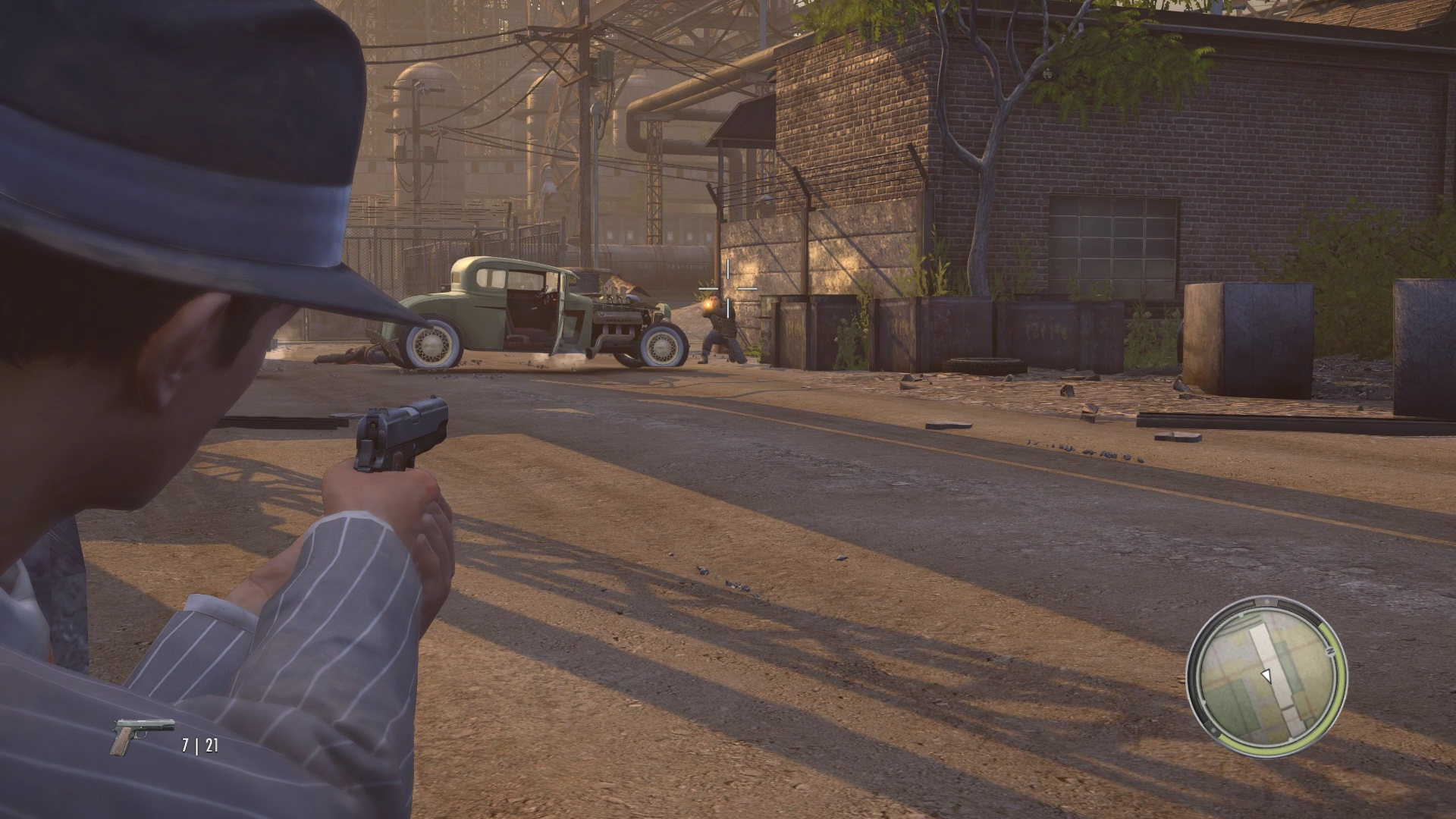The width and height of the screenshot is (1456, 819).
Task: Click the circular minimap
Action: [1266, 676]
